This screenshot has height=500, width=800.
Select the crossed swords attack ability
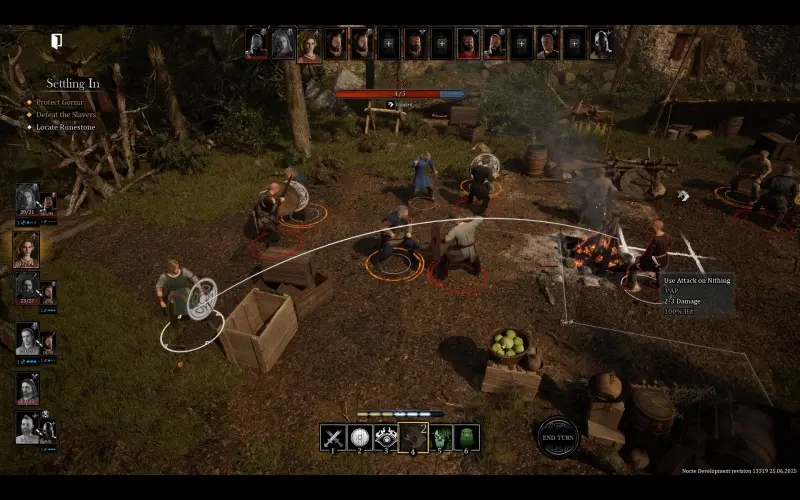[333, 437]
